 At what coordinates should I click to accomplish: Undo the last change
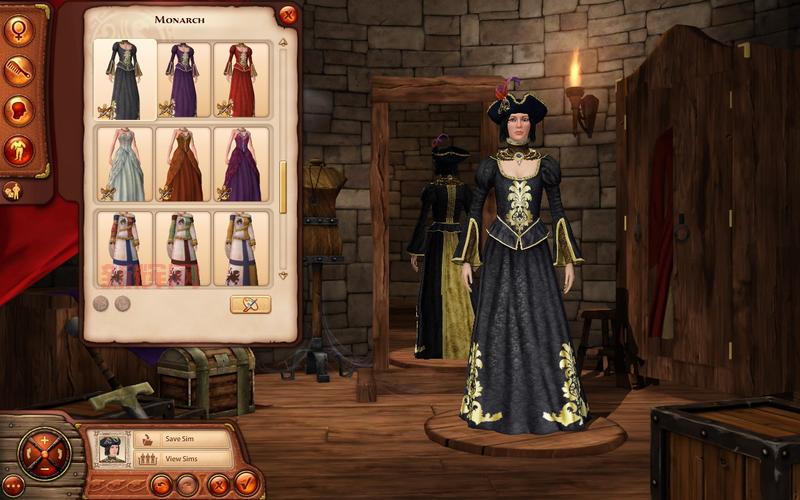click(160, 485)
